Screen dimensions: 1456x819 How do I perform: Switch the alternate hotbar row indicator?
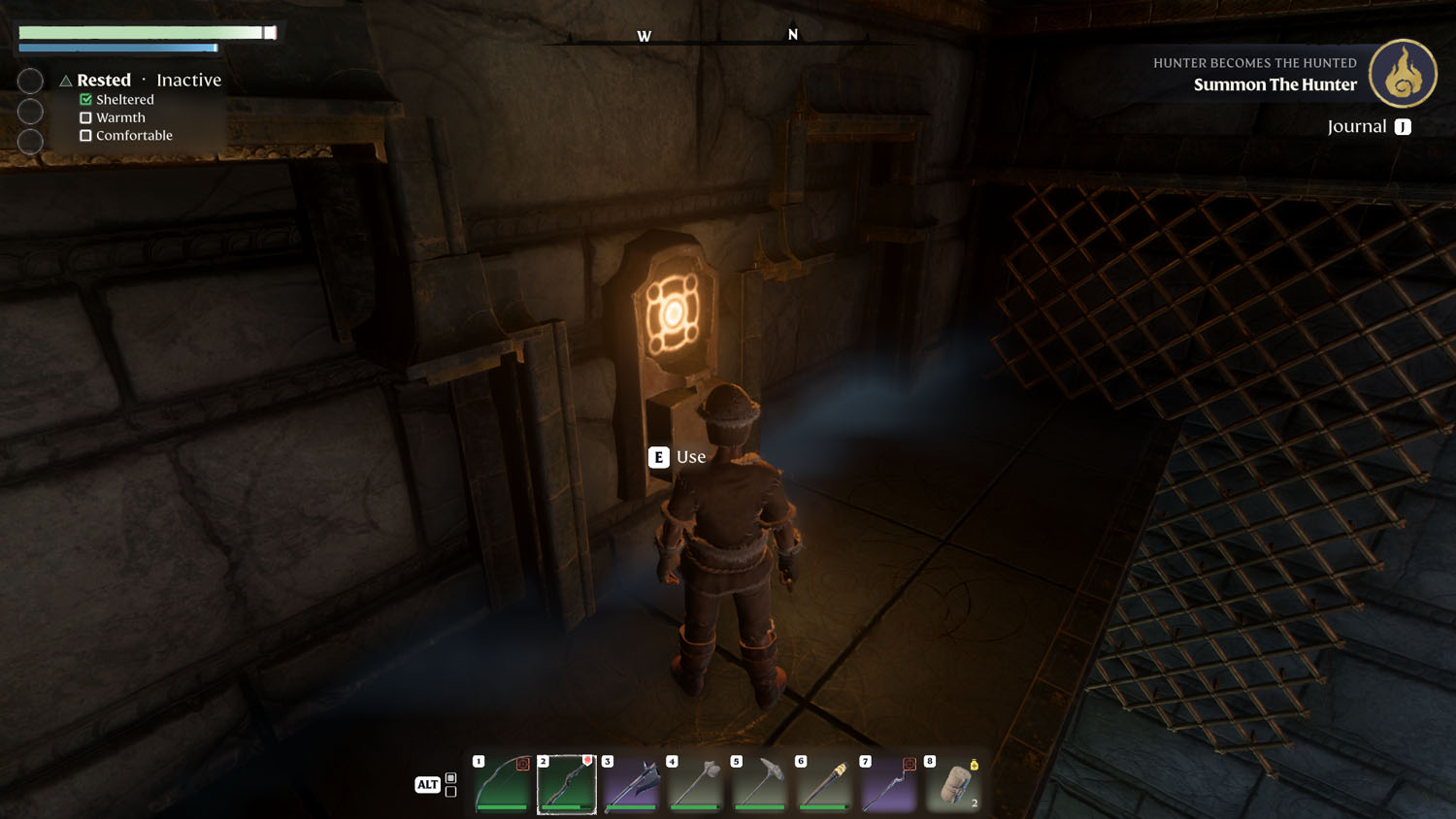tap(450, 785)
